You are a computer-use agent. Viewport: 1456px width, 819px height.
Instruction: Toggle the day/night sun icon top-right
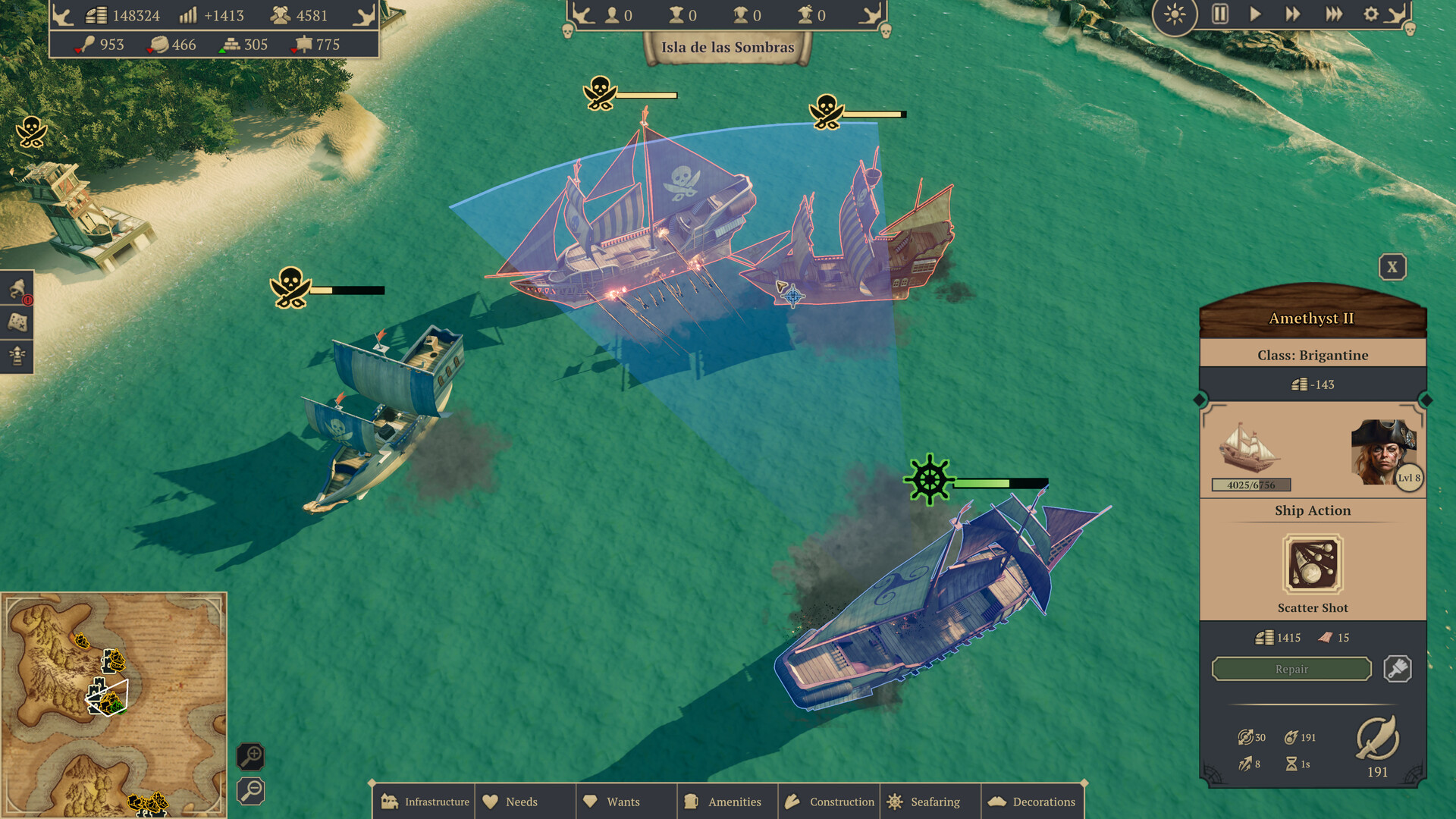(1175, 14)
